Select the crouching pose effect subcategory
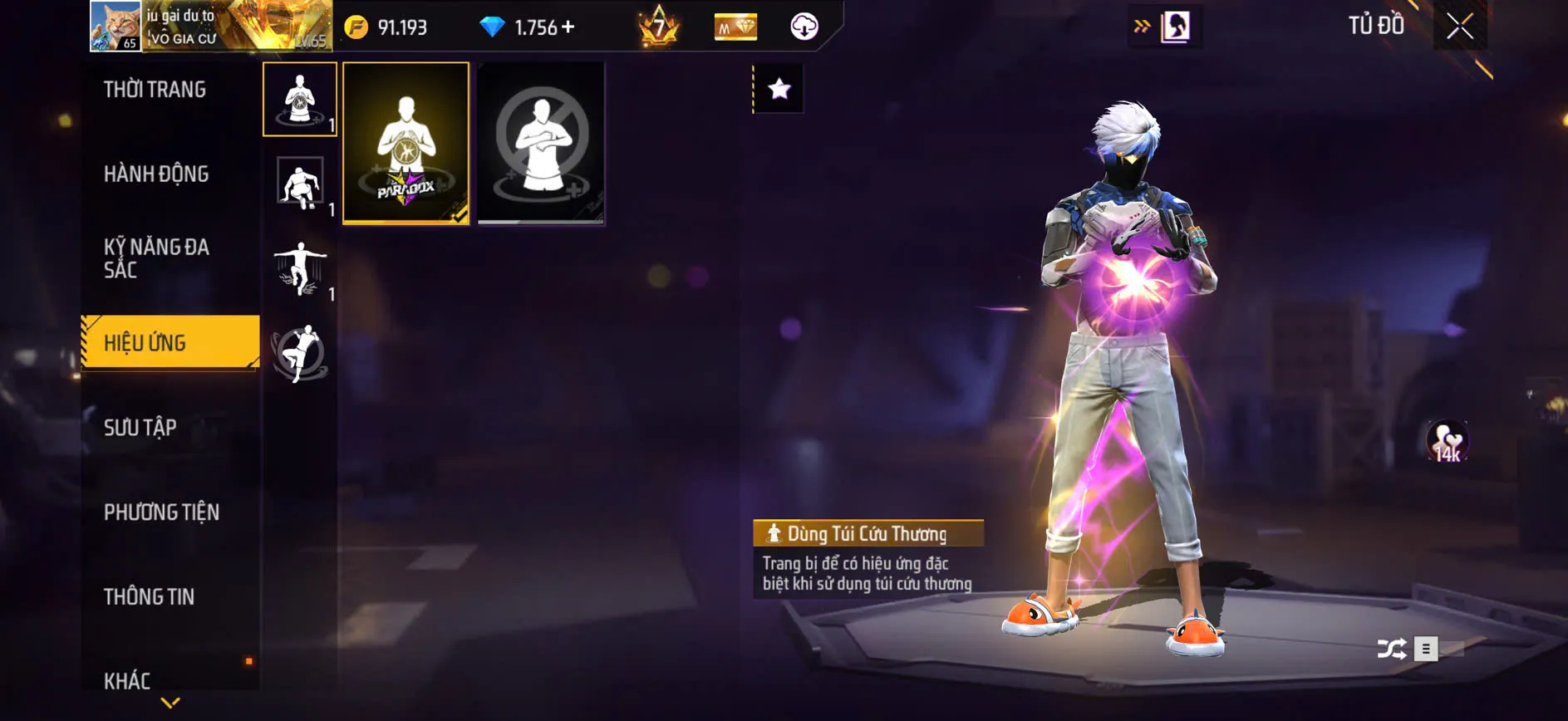Screen dimensions: 1568x721 click(x=300, y=184)
